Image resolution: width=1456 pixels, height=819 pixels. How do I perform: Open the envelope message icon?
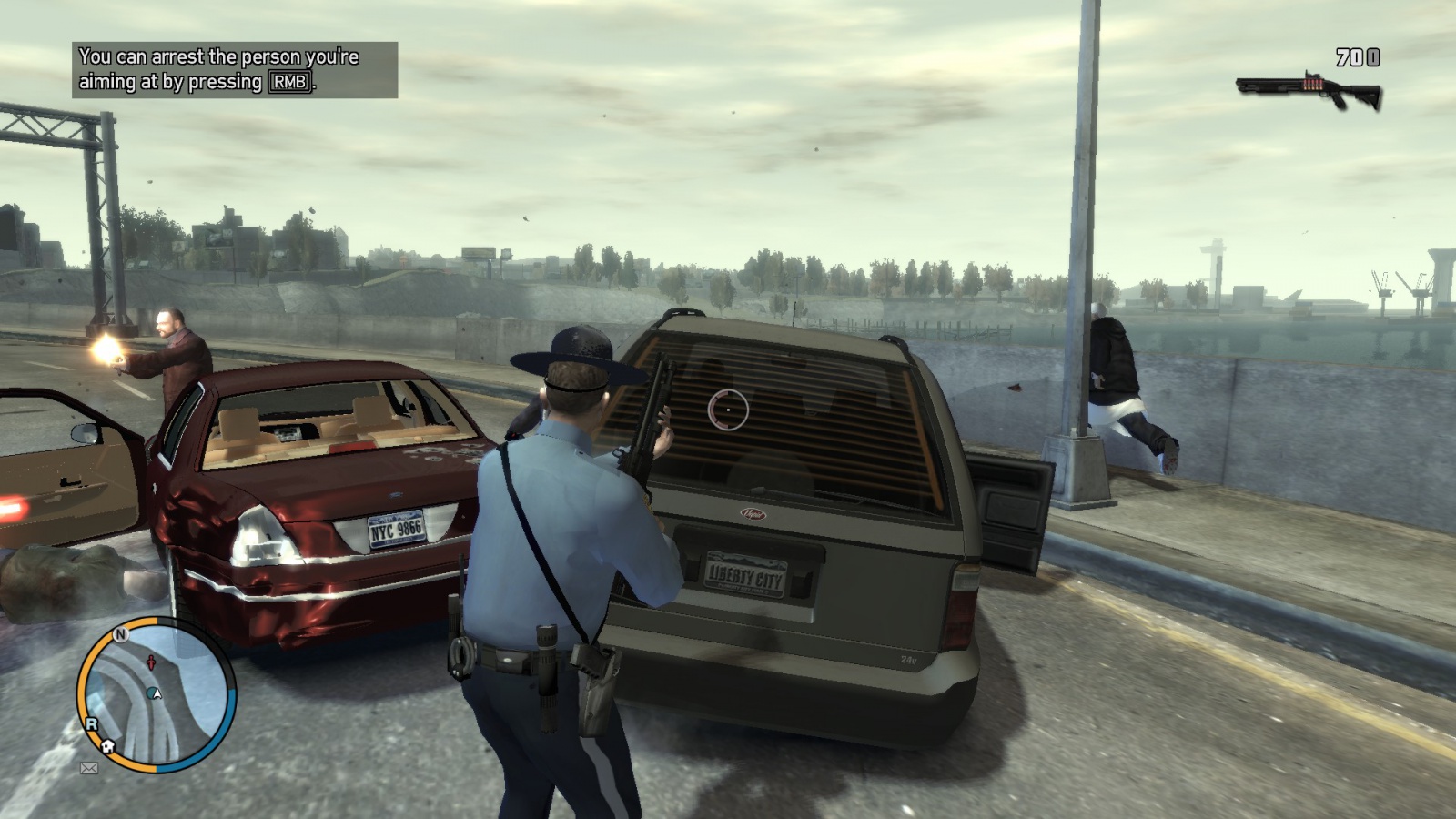[x=89, y=768]
